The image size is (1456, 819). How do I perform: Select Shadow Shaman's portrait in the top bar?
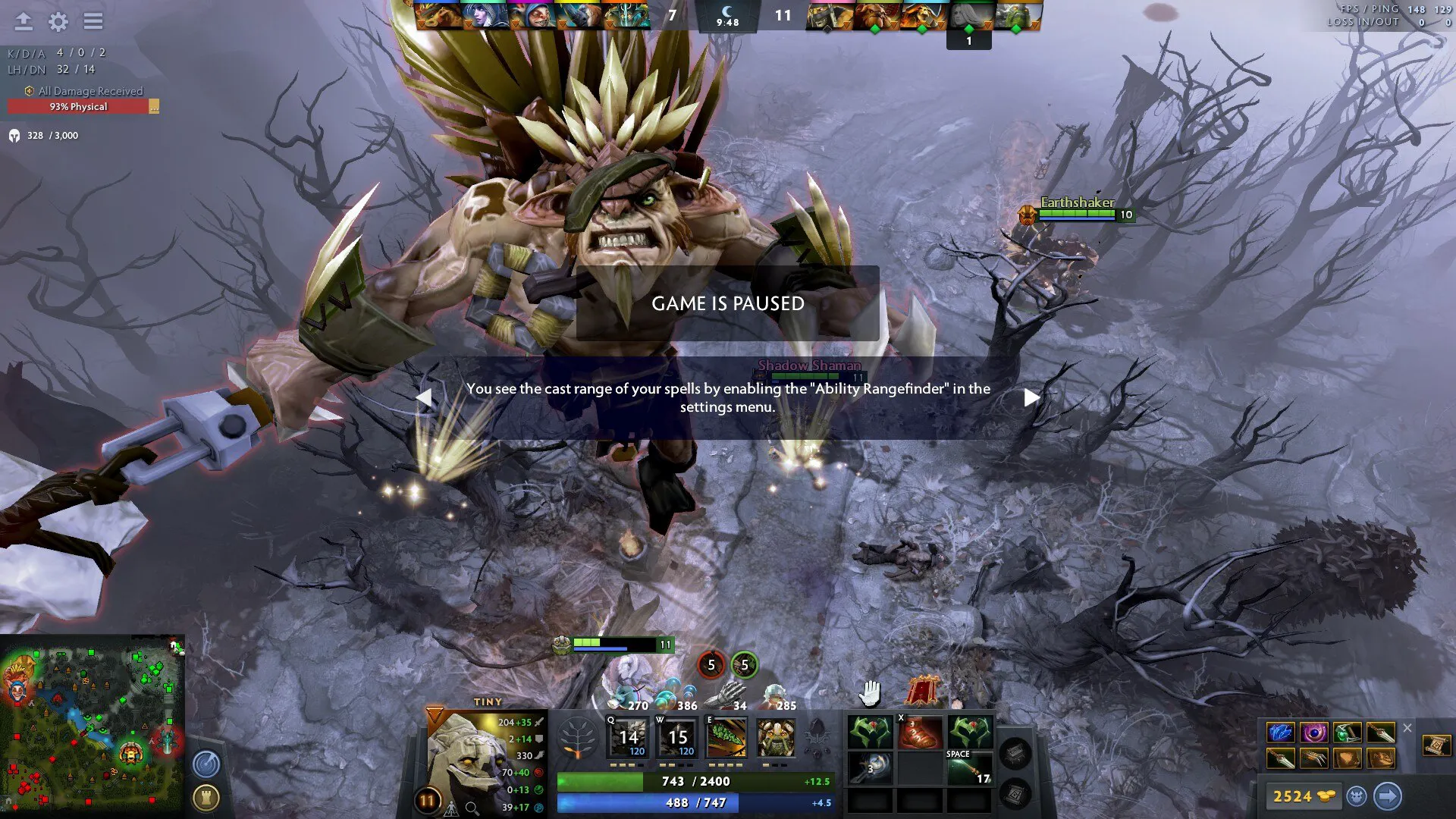click(921, 17)
